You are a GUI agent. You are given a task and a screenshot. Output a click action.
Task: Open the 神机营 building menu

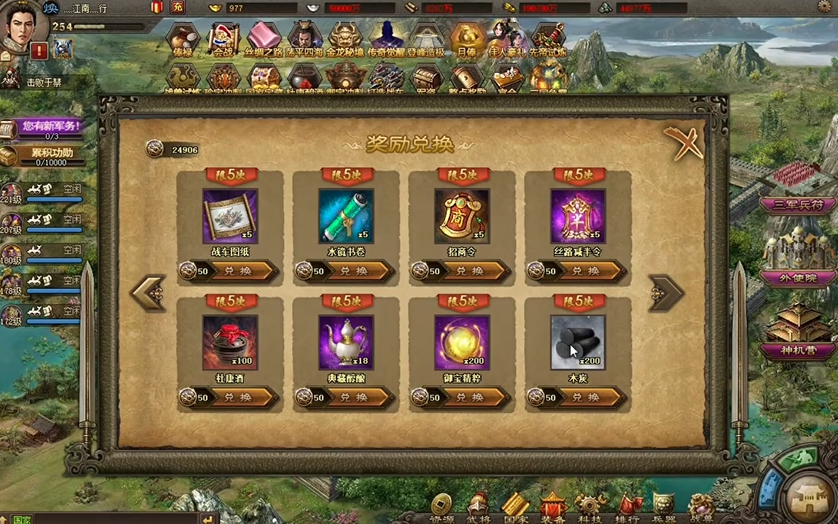click(x=797, y=350)
